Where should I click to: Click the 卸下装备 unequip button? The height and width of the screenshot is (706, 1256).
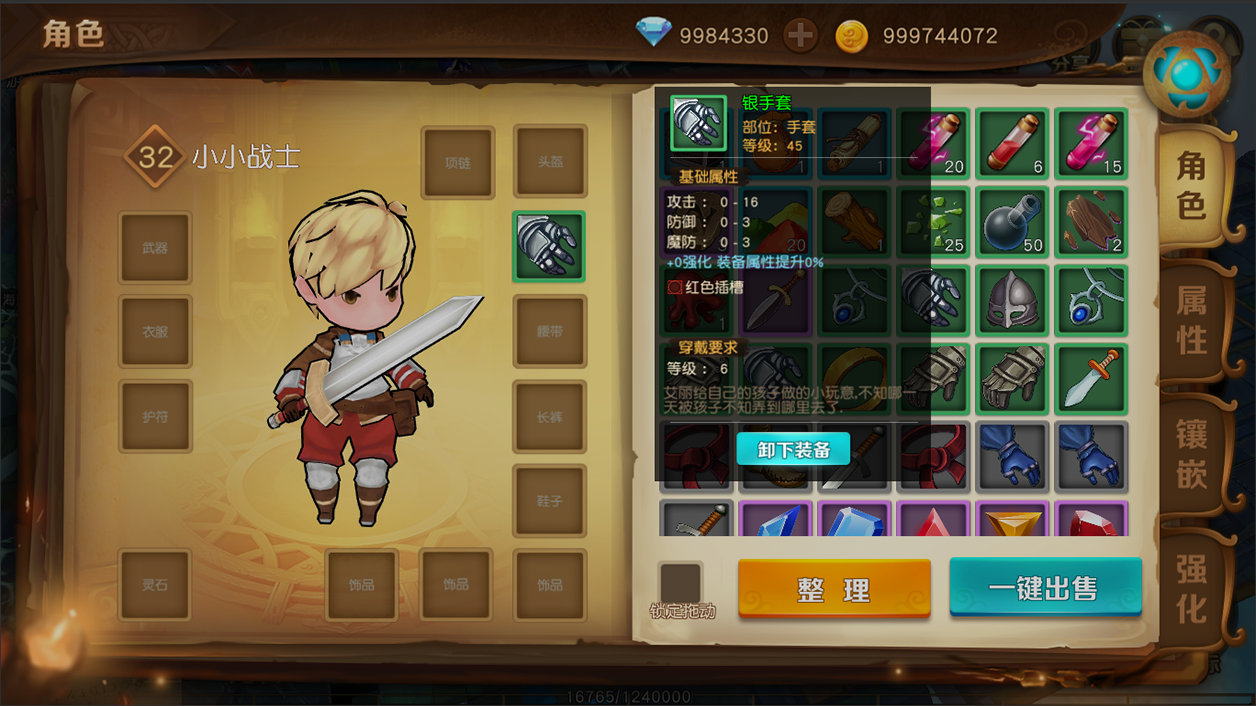tap(793, 450)
